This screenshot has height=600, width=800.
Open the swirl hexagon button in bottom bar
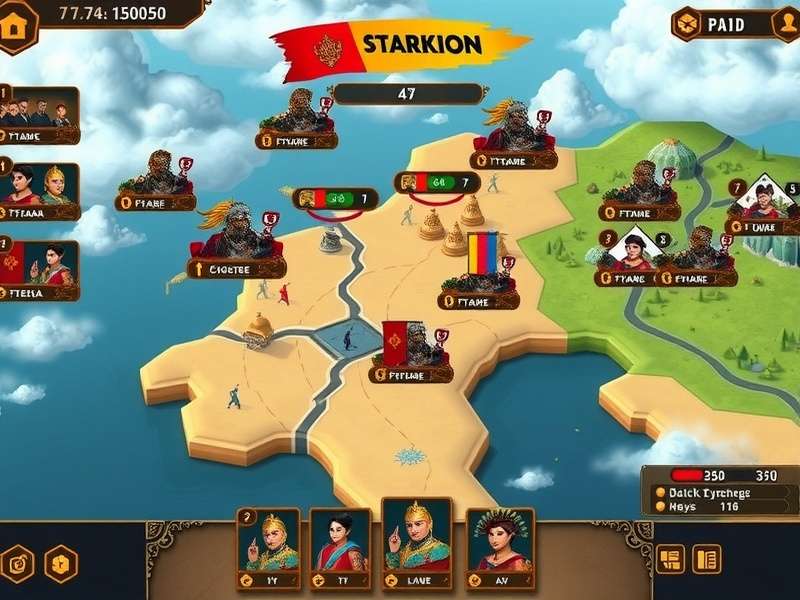click(x=17, y=562)
